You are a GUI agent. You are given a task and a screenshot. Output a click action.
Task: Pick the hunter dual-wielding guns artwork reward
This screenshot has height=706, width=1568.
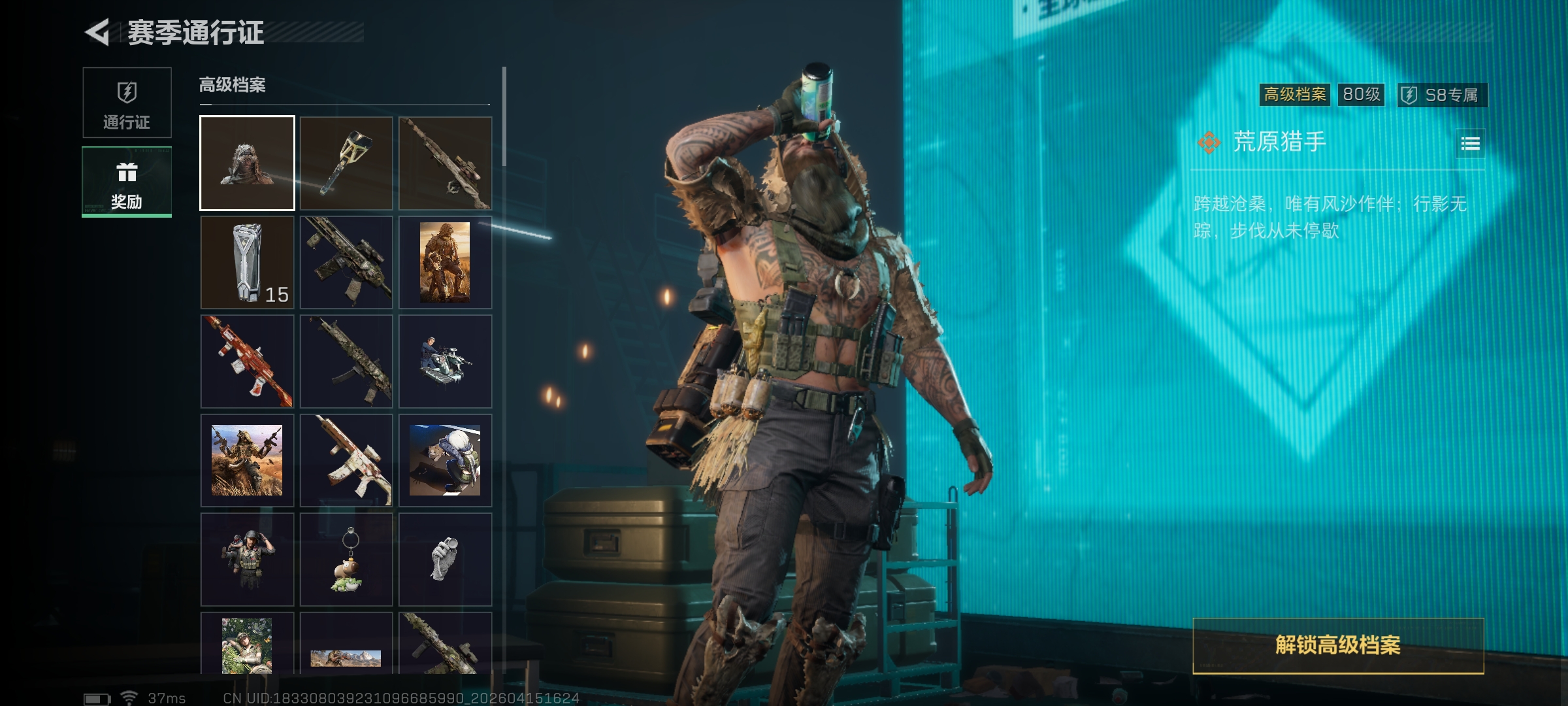[247, 460]
